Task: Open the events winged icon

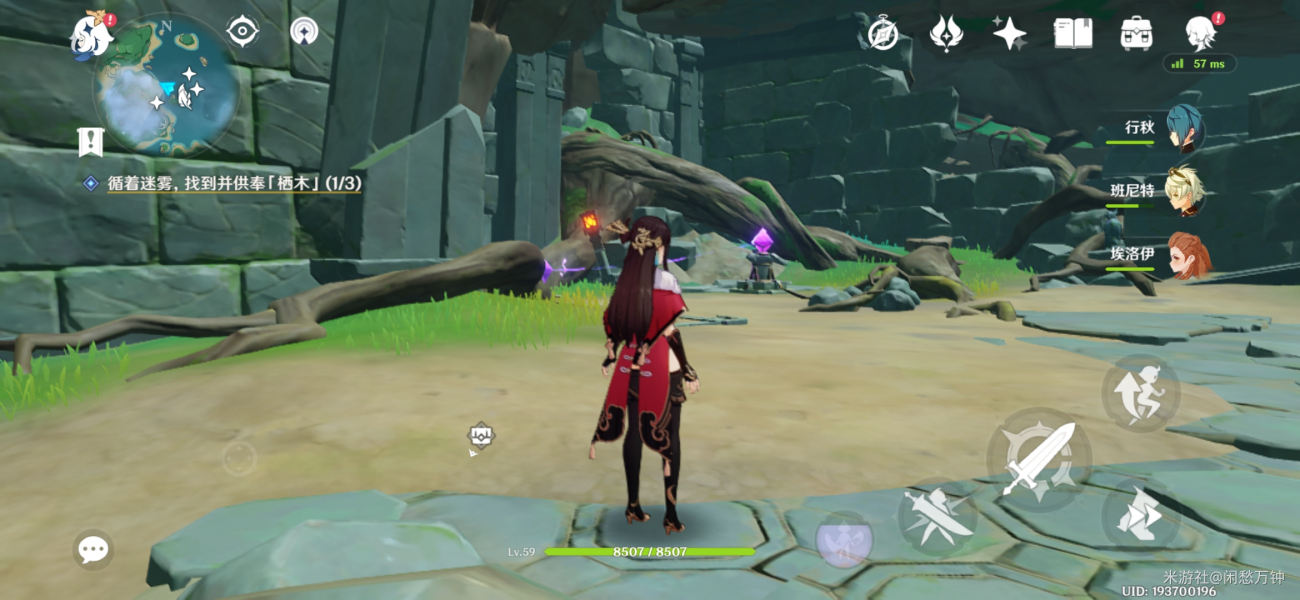Action: click(x=945, y=34)
